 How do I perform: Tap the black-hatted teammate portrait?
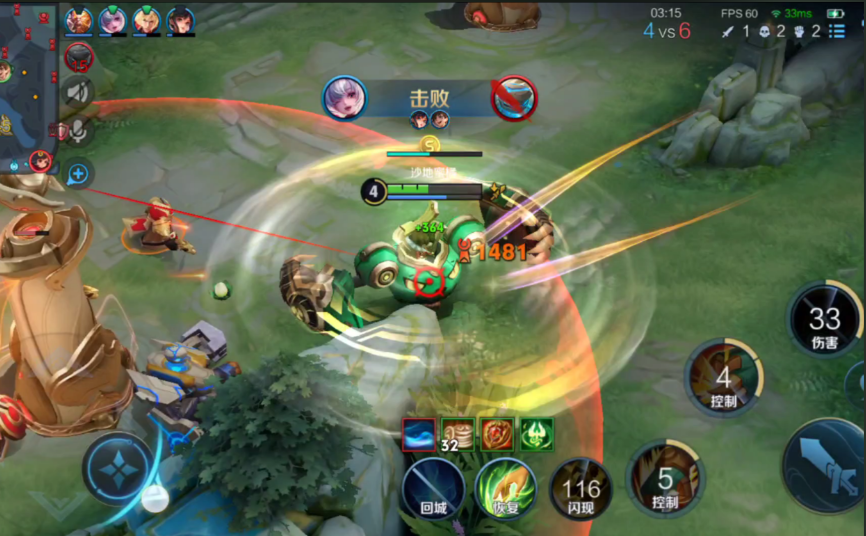(x=181, y=21)
